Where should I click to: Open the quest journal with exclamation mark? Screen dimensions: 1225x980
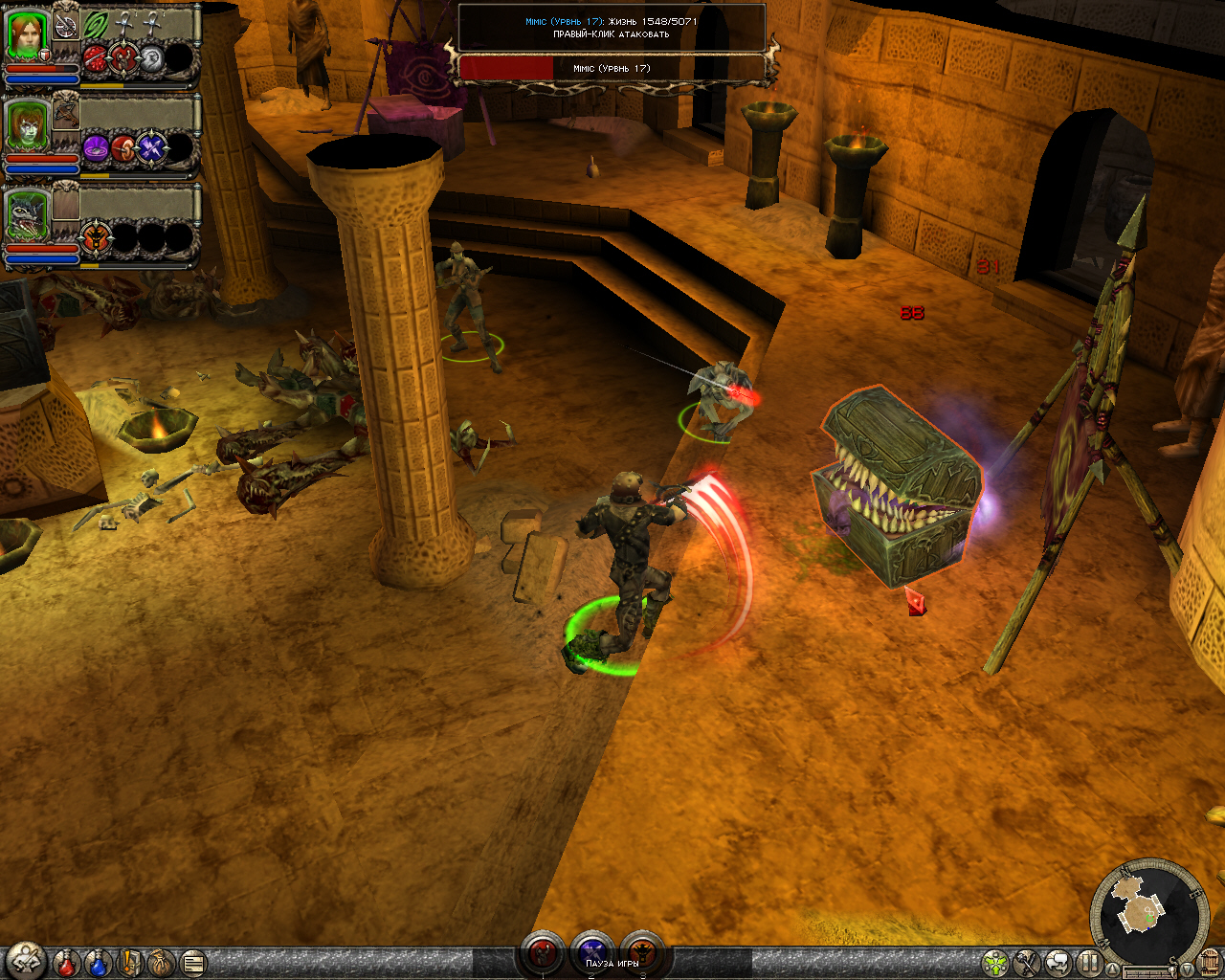[130, 963]
